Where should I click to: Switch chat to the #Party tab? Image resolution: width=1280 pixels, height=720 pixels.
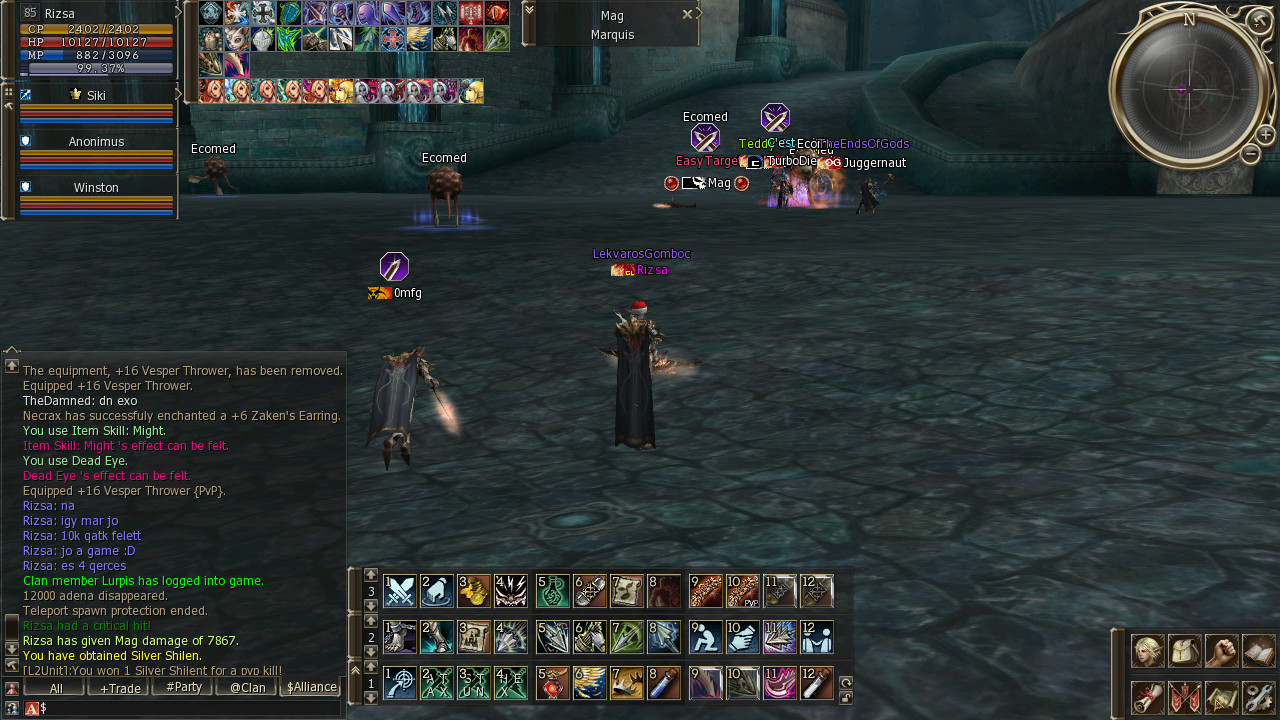click(x=183, y=688)
